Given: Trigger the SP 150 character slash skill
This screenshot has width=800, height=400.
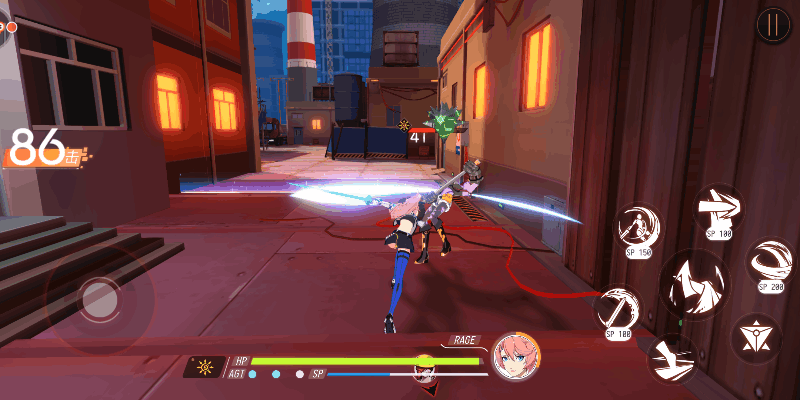Looking at the screenshot, I should point(637,227).
